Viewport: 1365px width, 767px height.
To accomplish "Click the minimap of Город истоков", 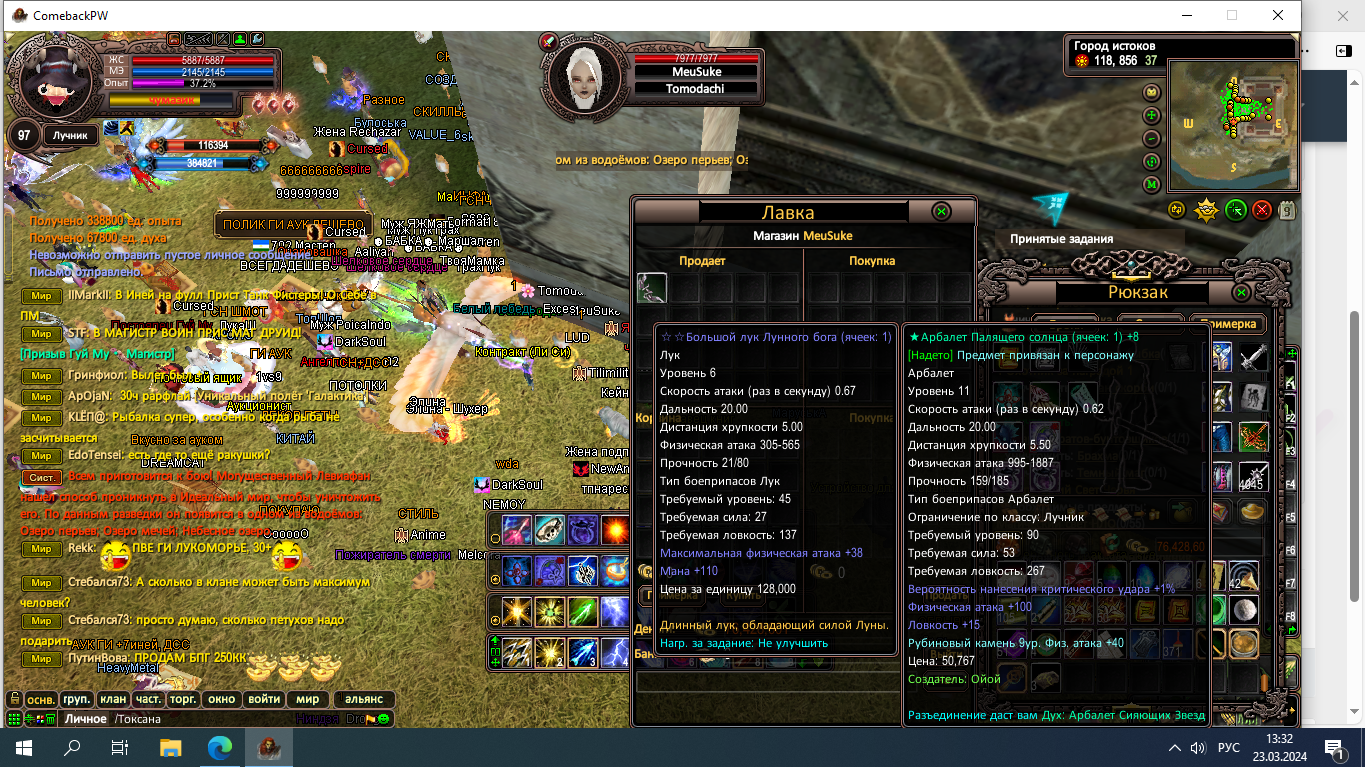I will pos(1232,125).
